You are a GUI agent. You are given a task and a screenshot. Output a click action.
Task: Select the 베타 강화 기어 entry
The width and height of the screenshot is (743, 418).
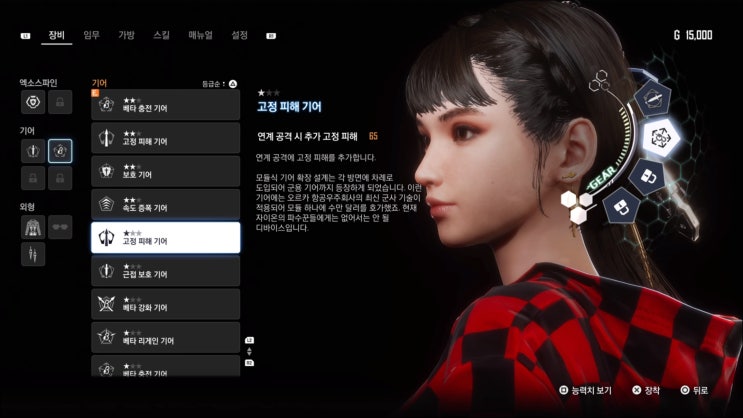coord(165,303)
